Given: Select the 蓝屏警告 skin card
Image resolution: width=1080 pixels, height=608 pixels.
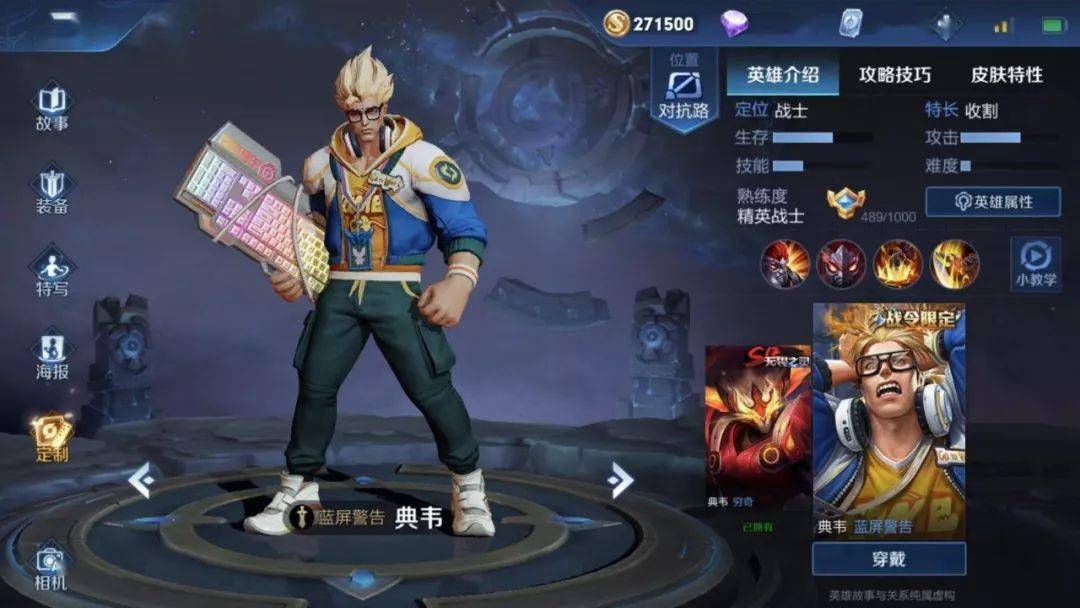Looking at the screenshot, I should pyautogui.click(x=889, y=420).
